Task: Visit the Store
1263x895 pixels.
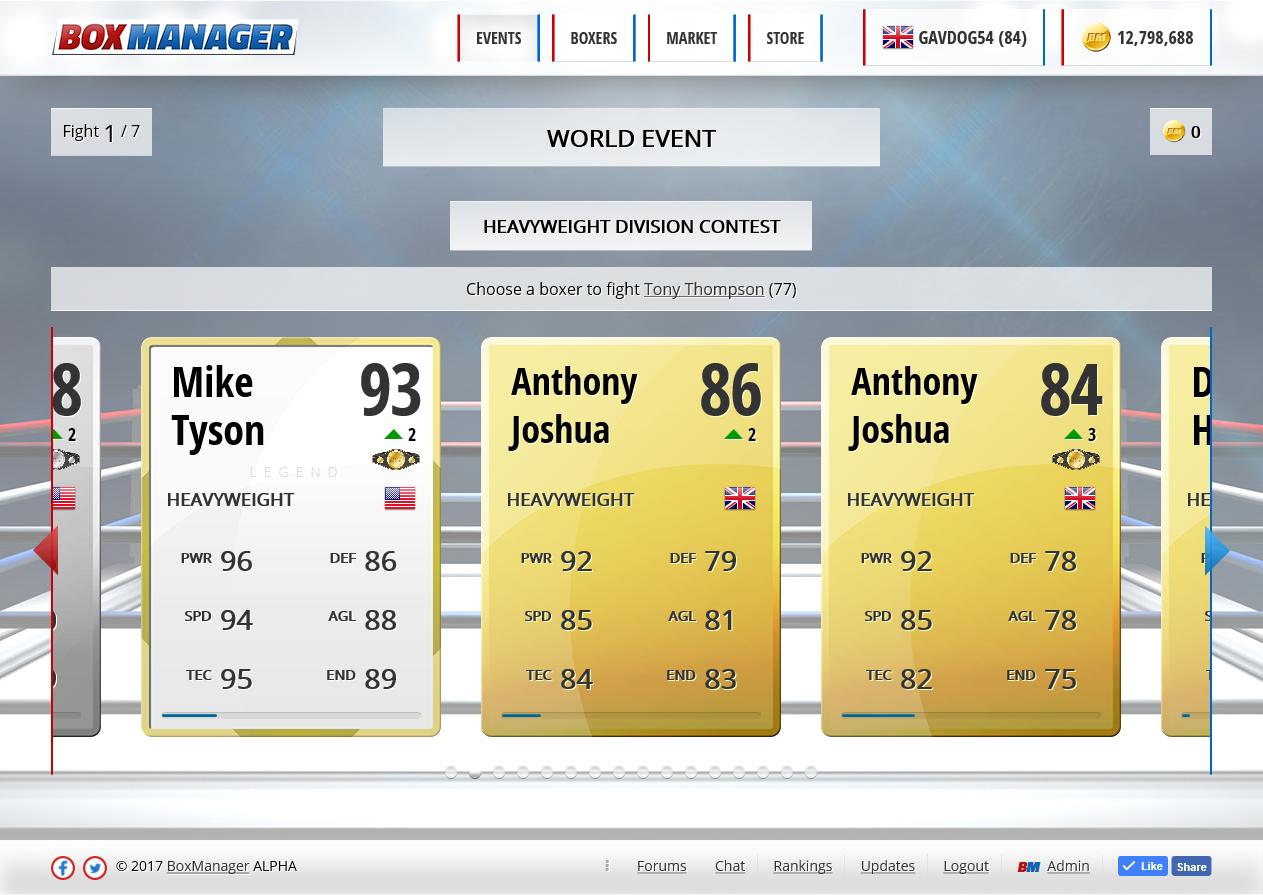Action: 785,38
